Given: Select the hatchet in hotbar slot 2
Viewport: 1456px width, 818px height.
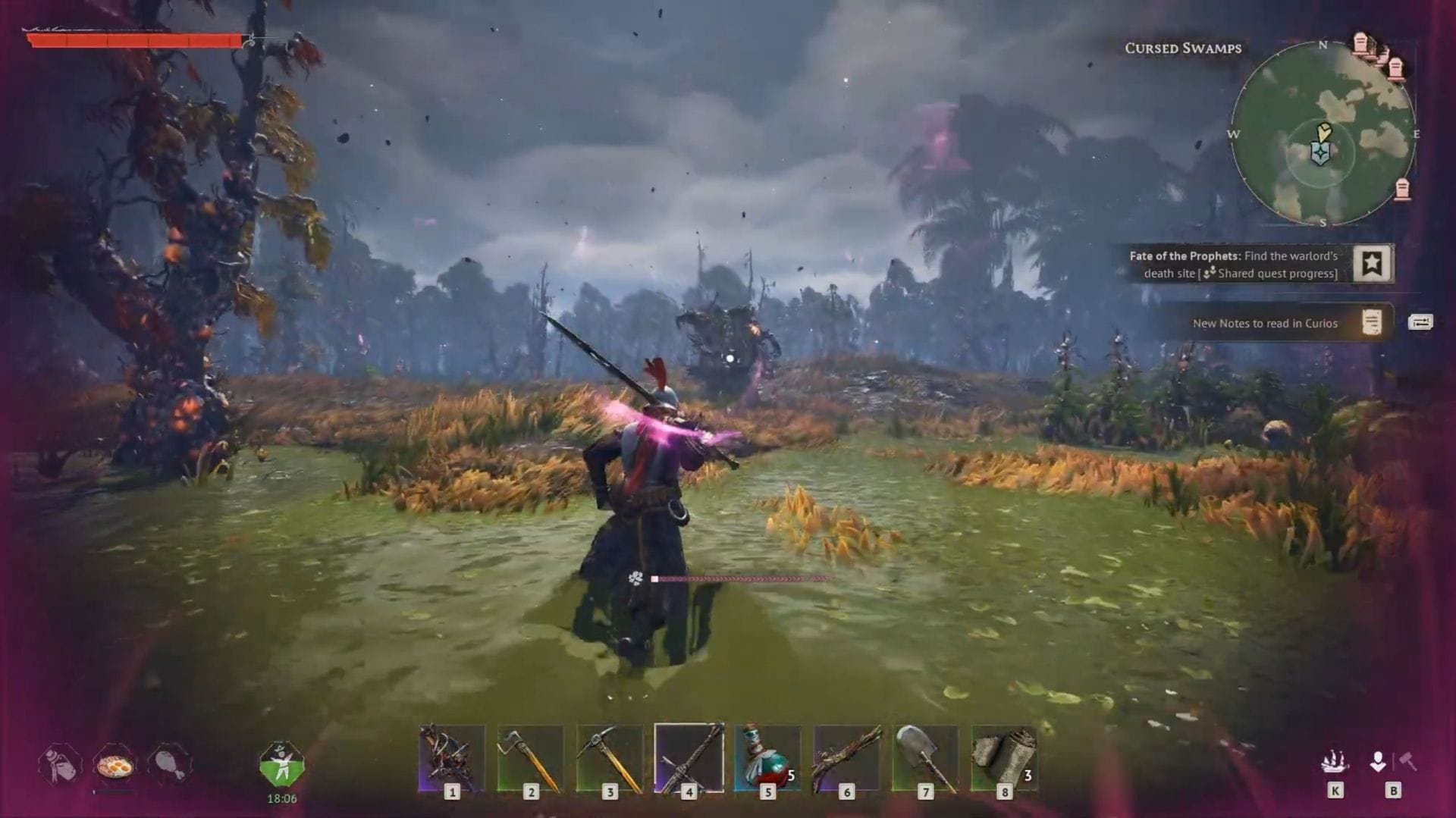Looking at the screenshot, I should pyautogui.click(x=531, y=758).
